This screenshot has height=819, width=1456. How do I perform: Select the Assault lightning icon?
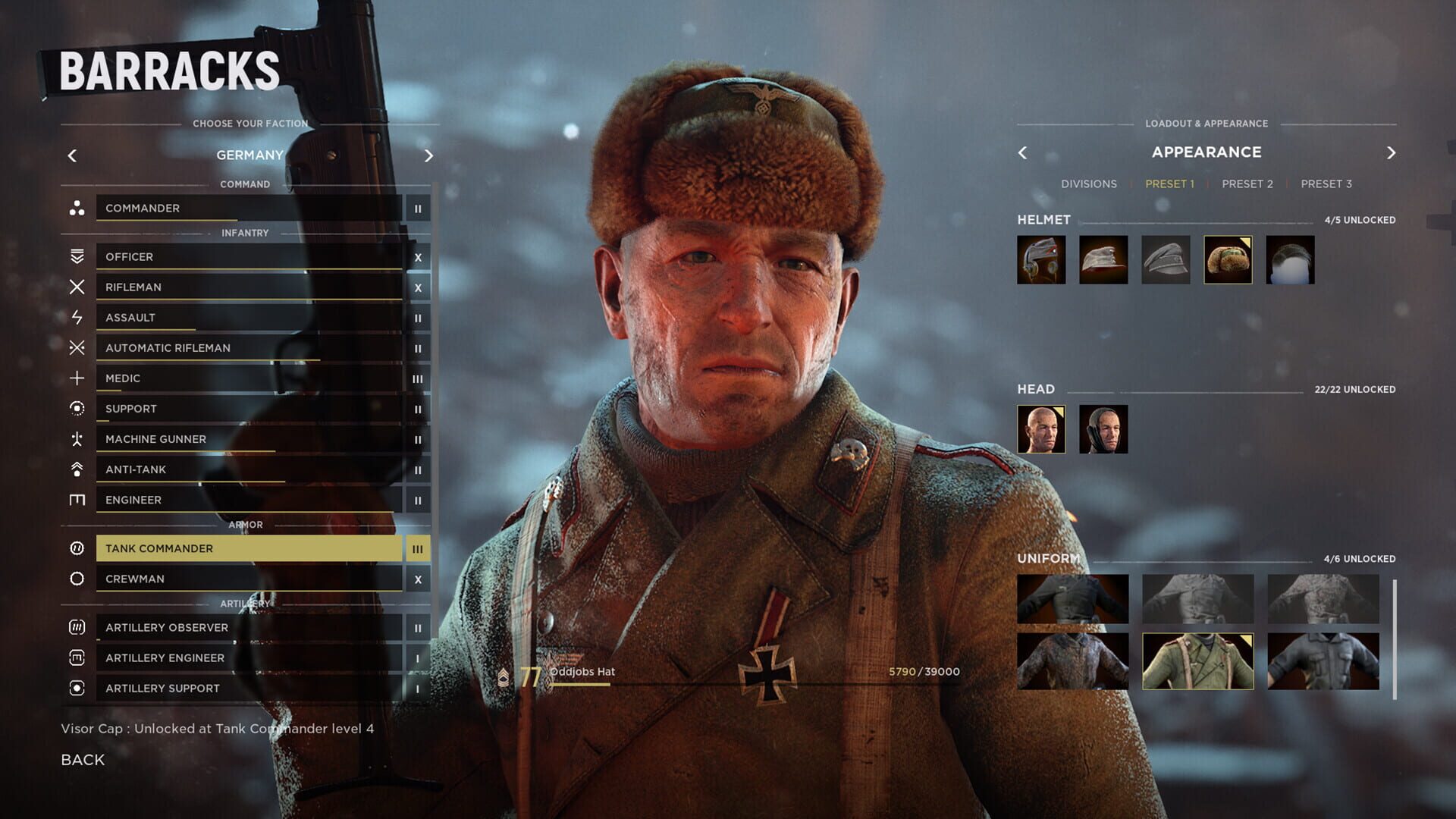tap(76, 317)
